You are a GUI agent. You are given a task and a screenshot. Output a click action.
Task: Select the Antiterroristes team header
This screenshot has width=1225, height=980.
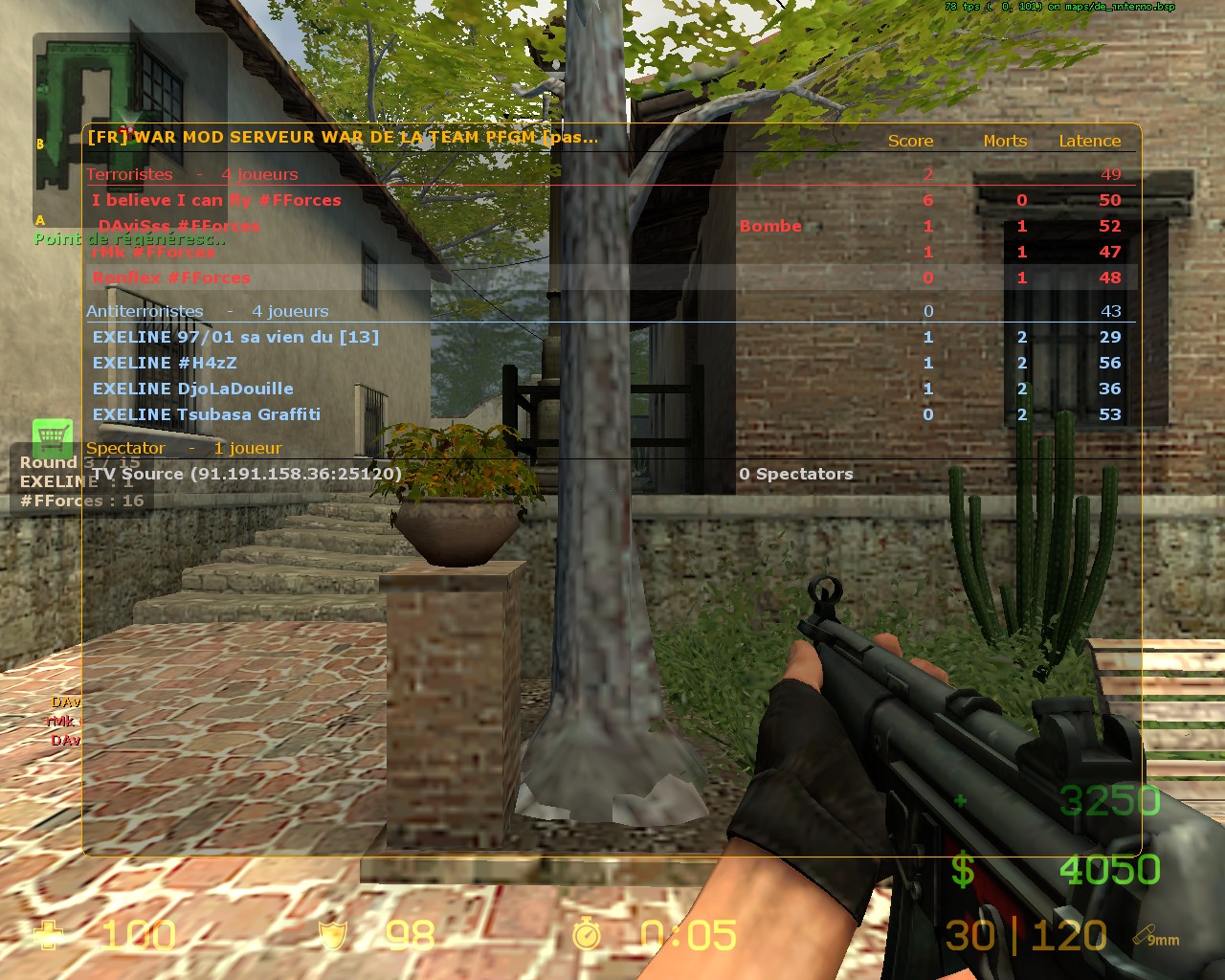click(x=145, y=311)
